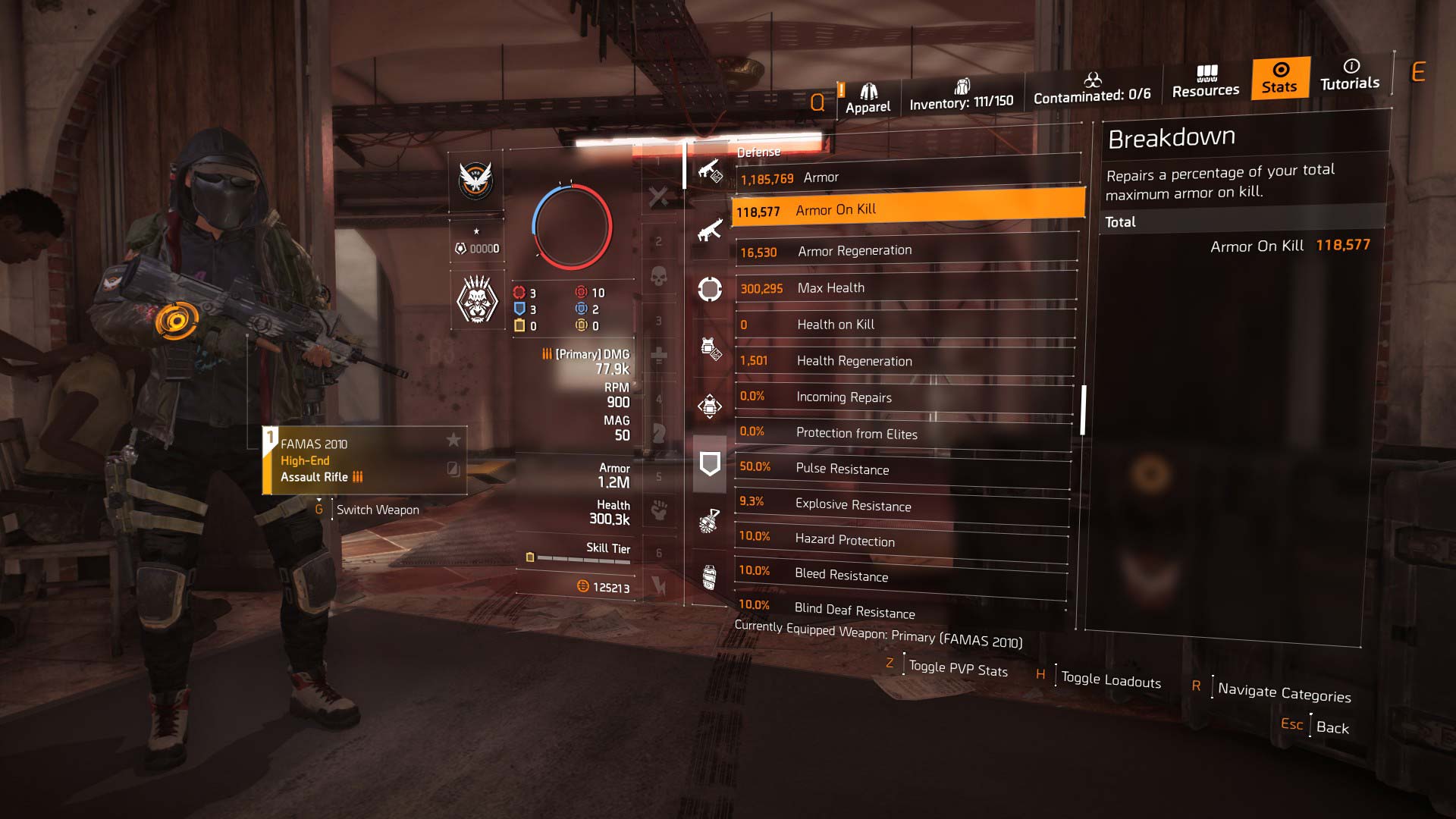1456x819 pixels.
Task: Open the Inventory tab
Action: tap(962, 93)
